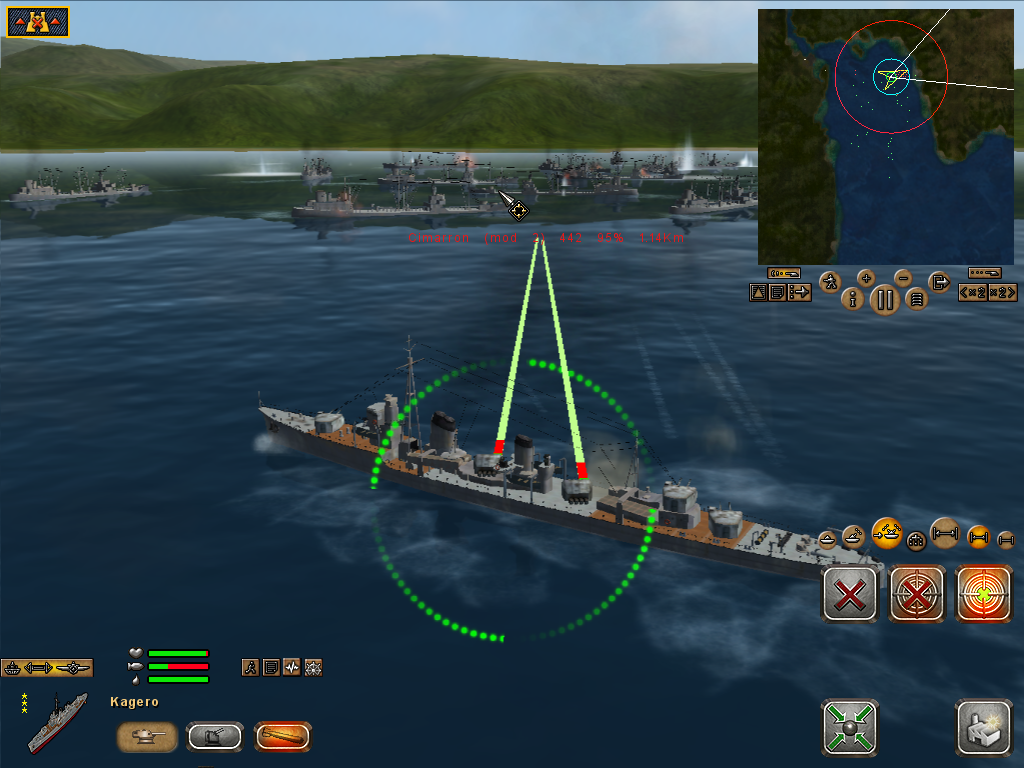Click the ship's wheel icon
Screen dimensions: 1024x768
click(x=313, y=667)
